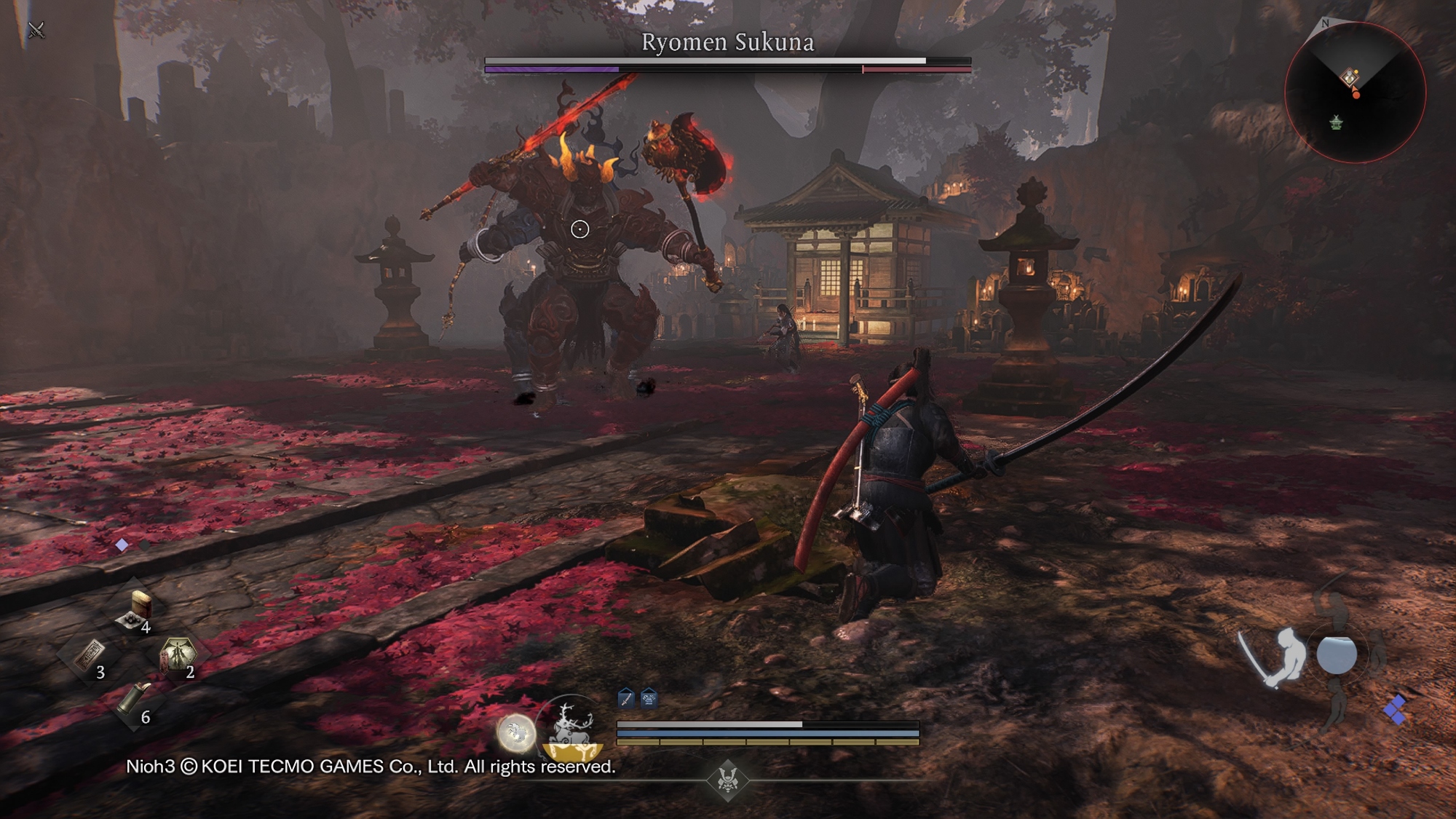The width and height of the screenshot is (1456, 819).
Task: Click the lock-on reticle on Ryomen Sukuna
Action: (579, 229)
